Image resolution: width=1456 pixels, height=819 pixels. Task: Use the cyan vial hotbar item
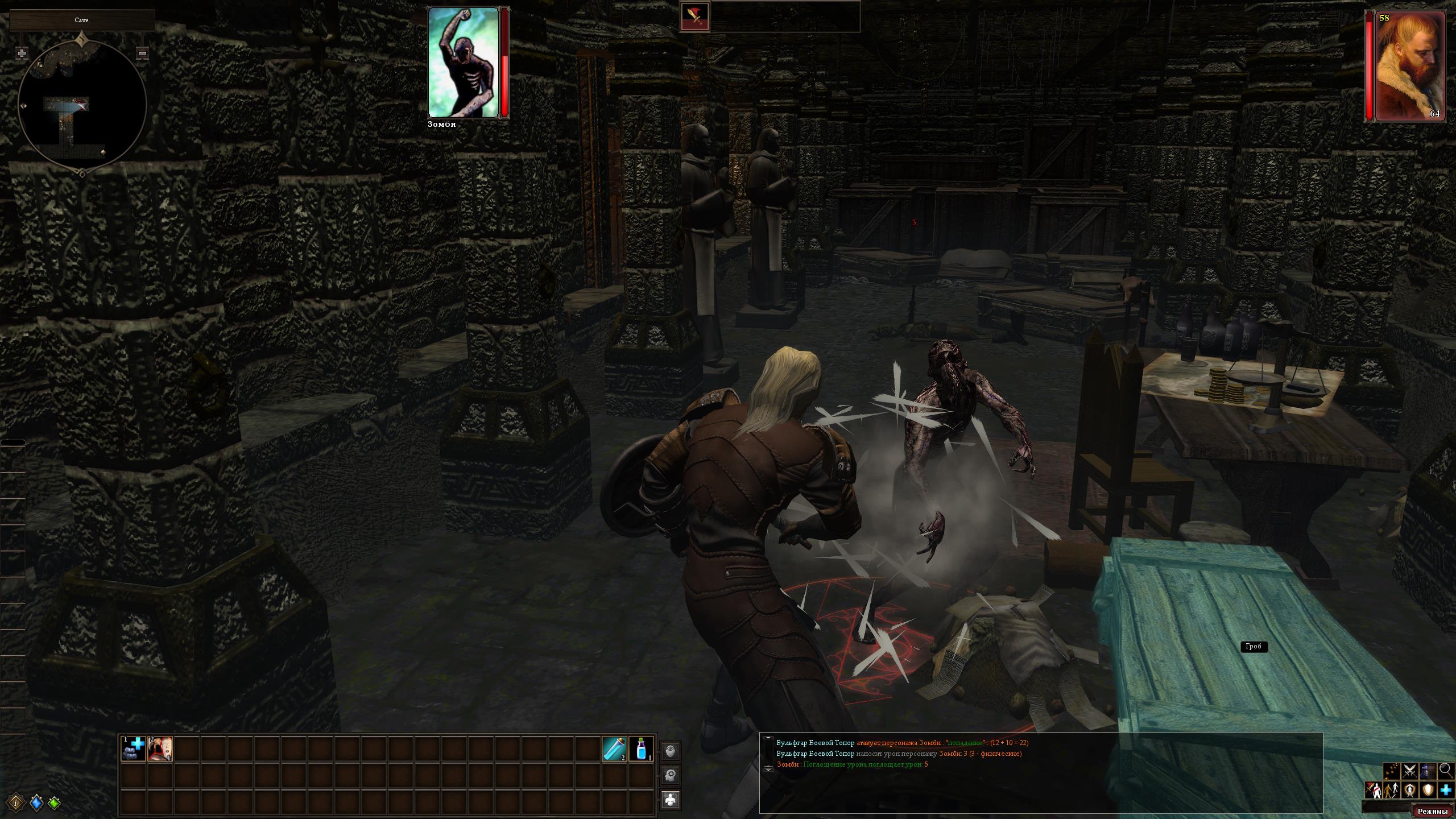[x=614, y=748]
